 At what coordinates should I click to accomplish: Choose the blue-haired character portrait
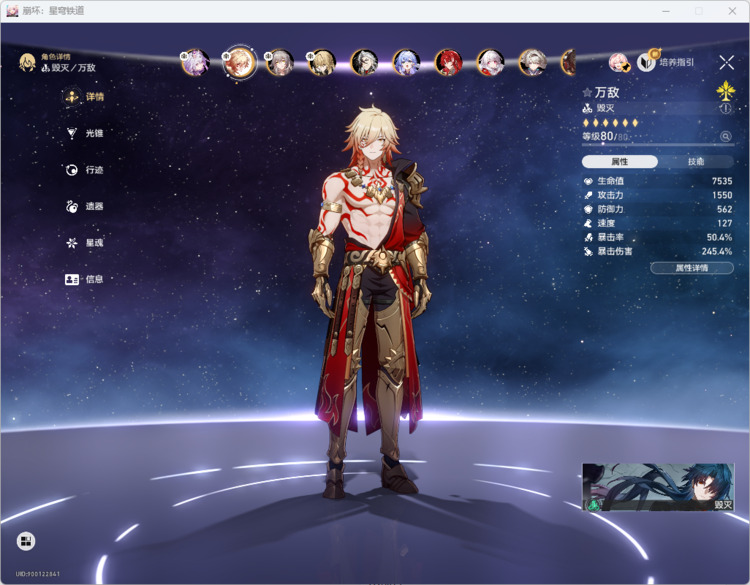click(406, 63)
